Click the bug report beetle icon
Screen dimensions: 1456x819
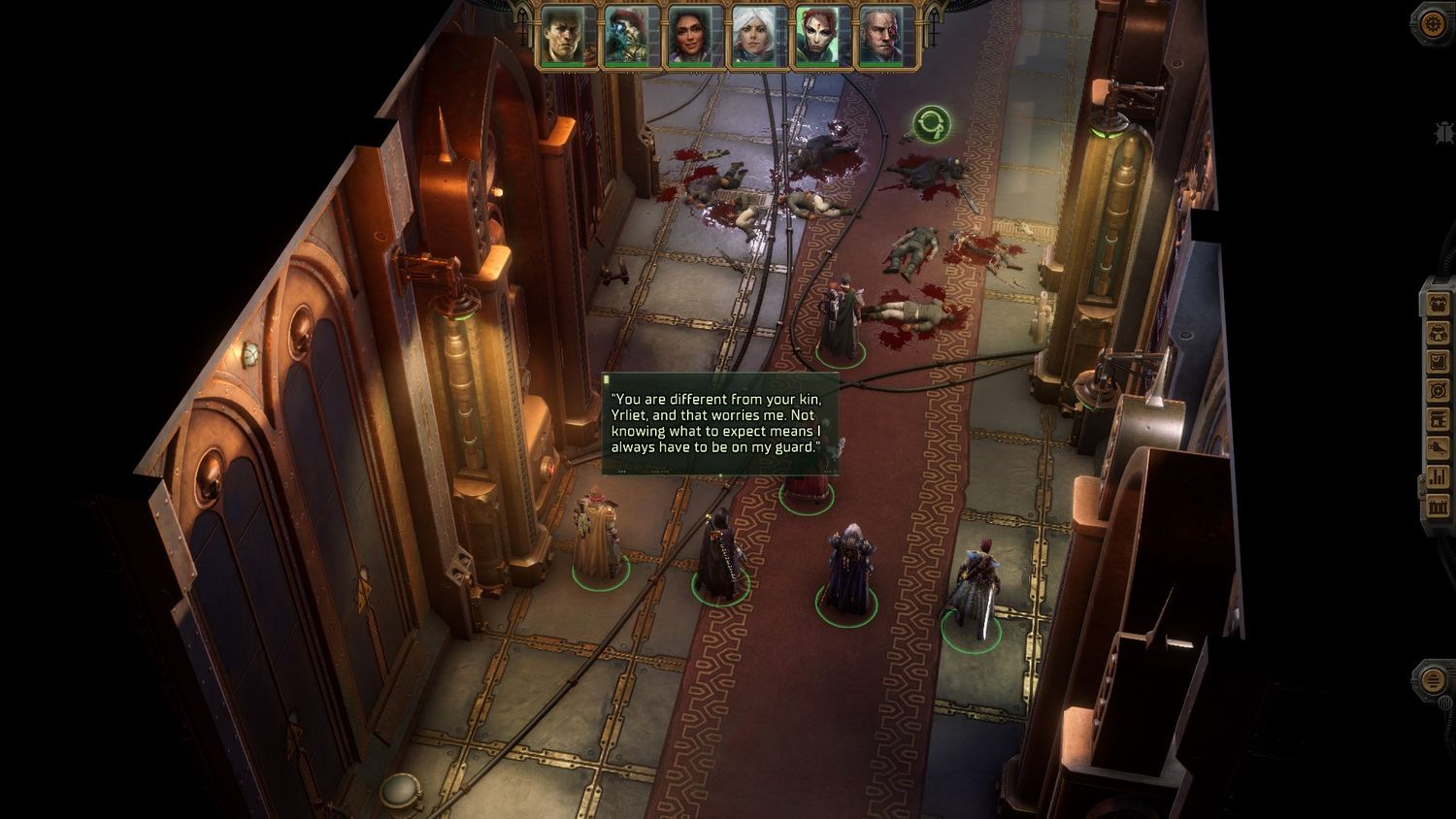click(x=1444, y=133)
